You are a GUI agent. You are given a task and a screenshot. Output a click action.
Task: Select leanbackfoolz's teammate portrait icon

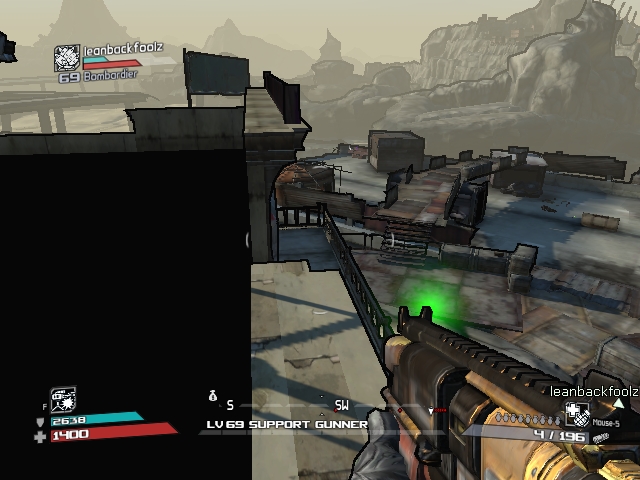[67, 58]
